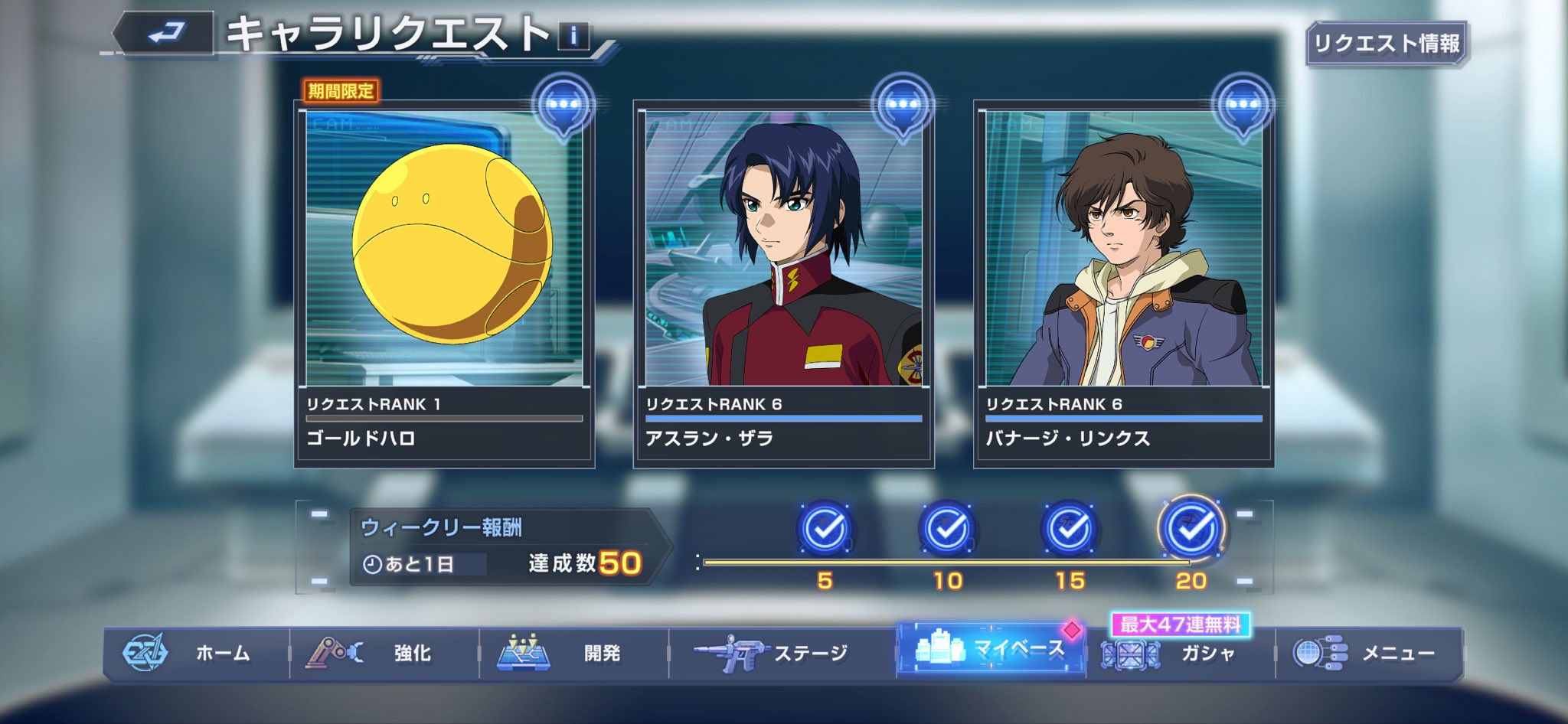
Task: Open the メニュー button
Action: pyautogui.click(x=1369, y=653)
